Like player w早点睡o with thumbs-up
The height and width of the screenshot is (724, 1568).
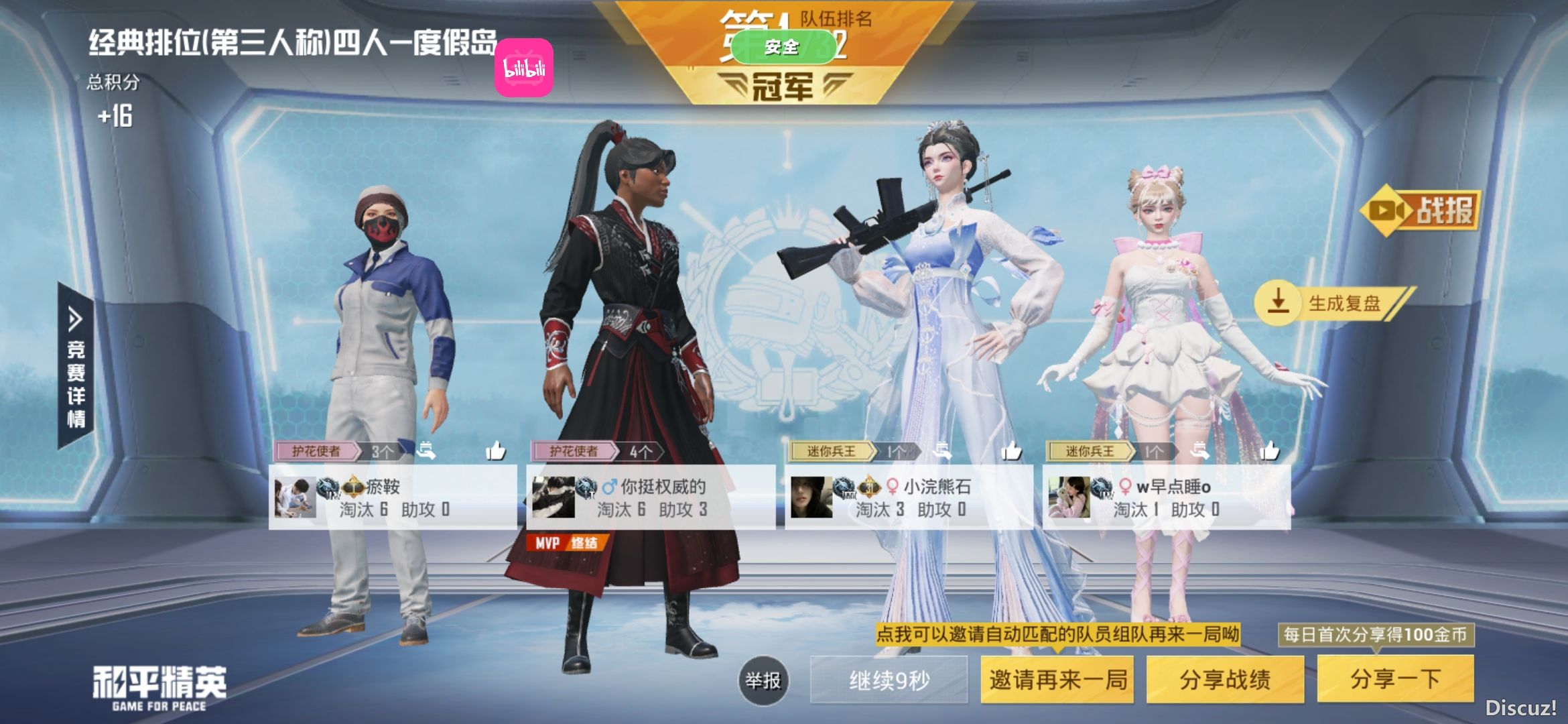[x=1269, y=451]
